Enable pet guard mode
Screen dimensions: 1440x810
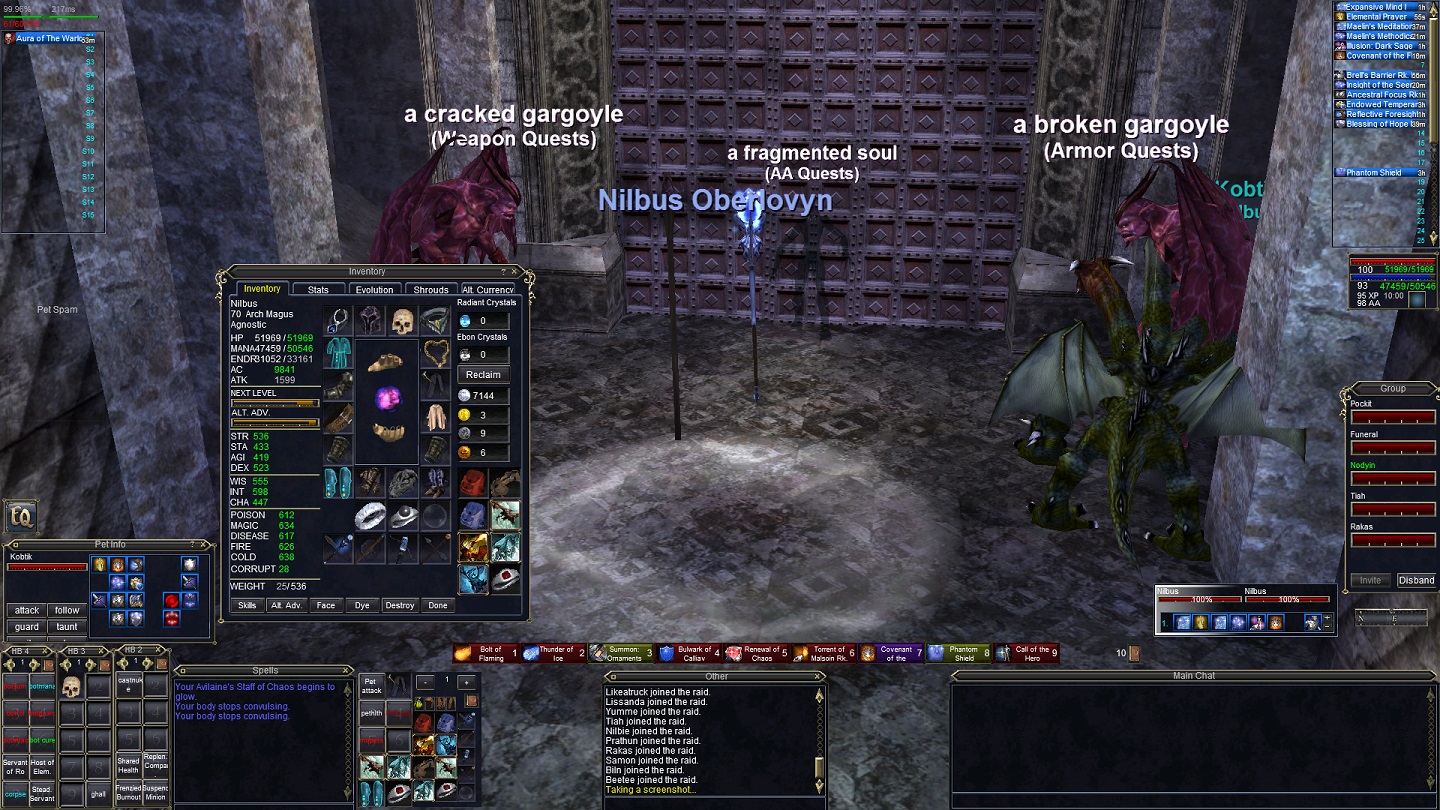tap(26, 627)
